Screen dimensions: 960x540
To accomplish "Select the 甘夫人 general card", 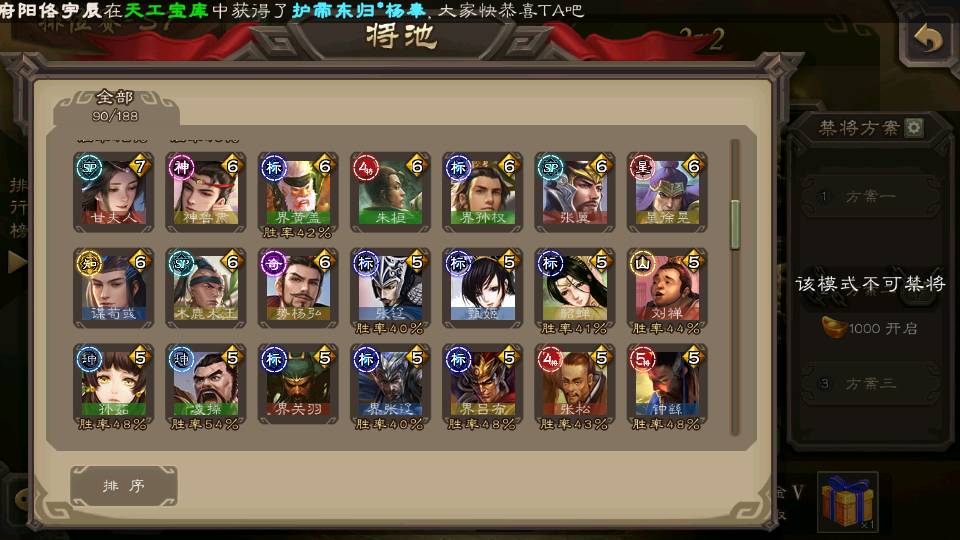I will [x=113, y=193].
